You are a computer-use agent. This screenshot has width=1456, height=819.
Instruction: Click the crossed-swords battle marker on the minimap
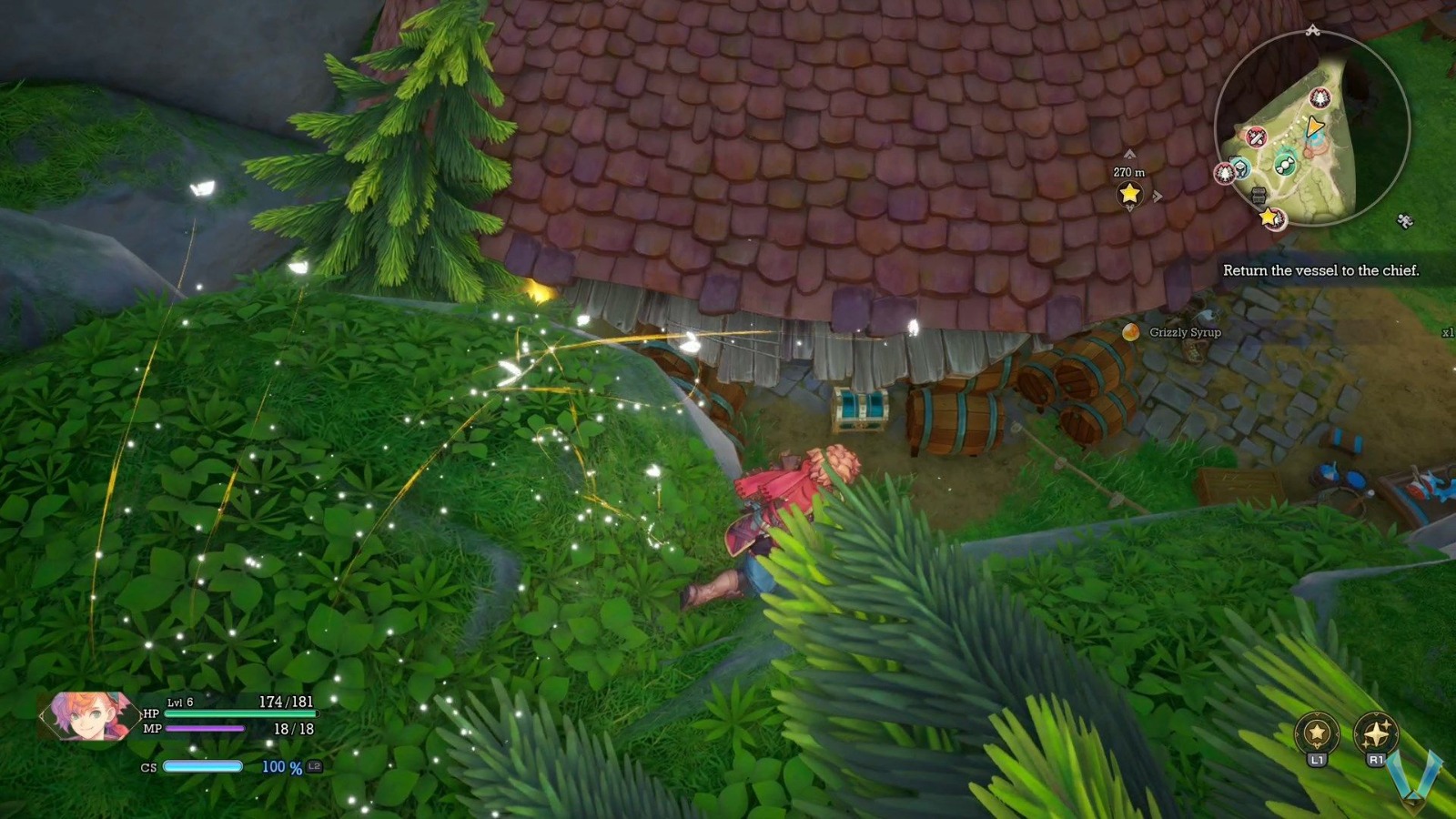click(1256, 137)
